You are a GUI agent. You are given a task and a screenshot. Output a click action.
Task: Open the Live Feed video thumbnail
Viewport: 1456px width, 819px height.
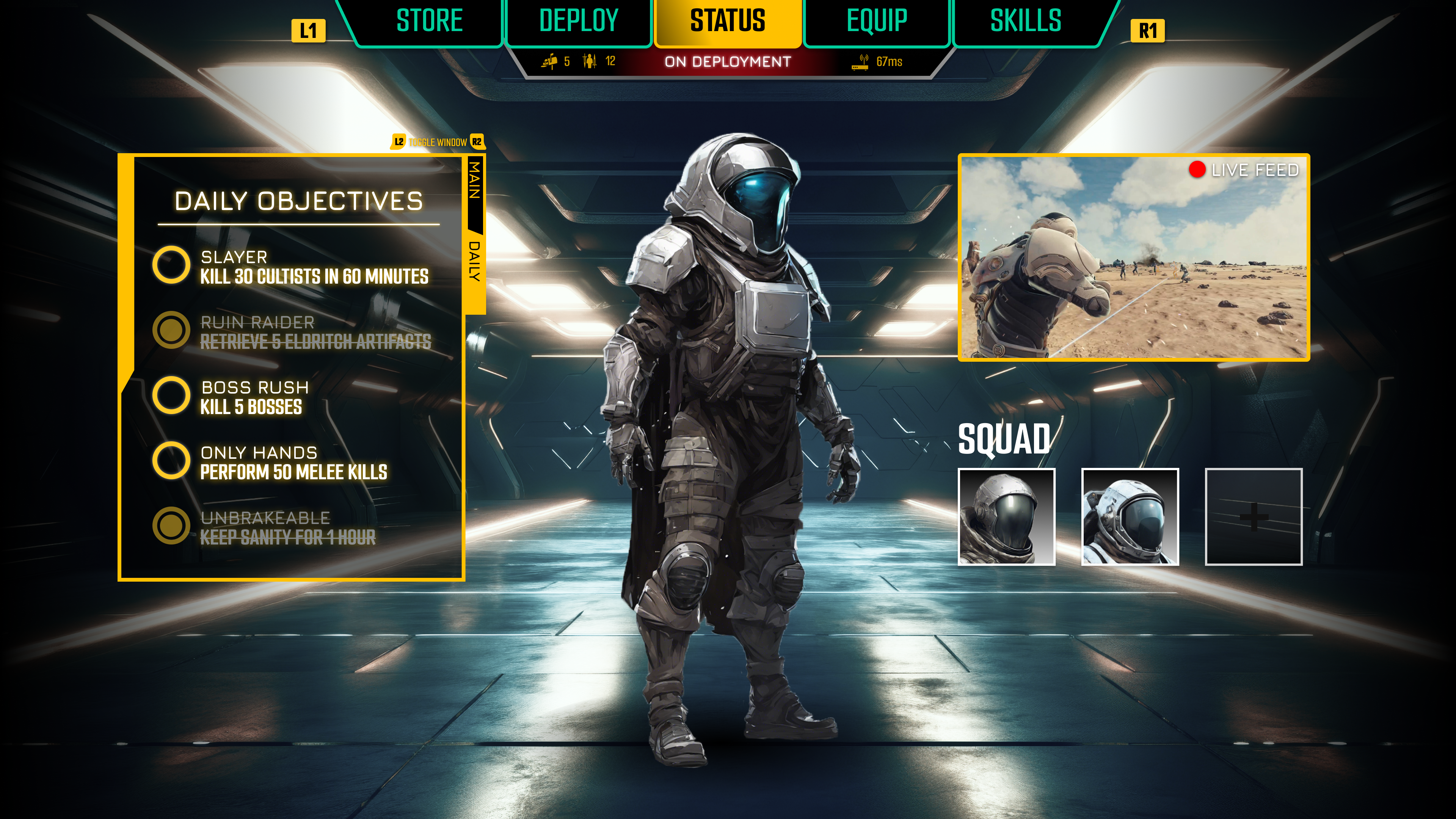pyautogui.click(x=1133, y=257)
